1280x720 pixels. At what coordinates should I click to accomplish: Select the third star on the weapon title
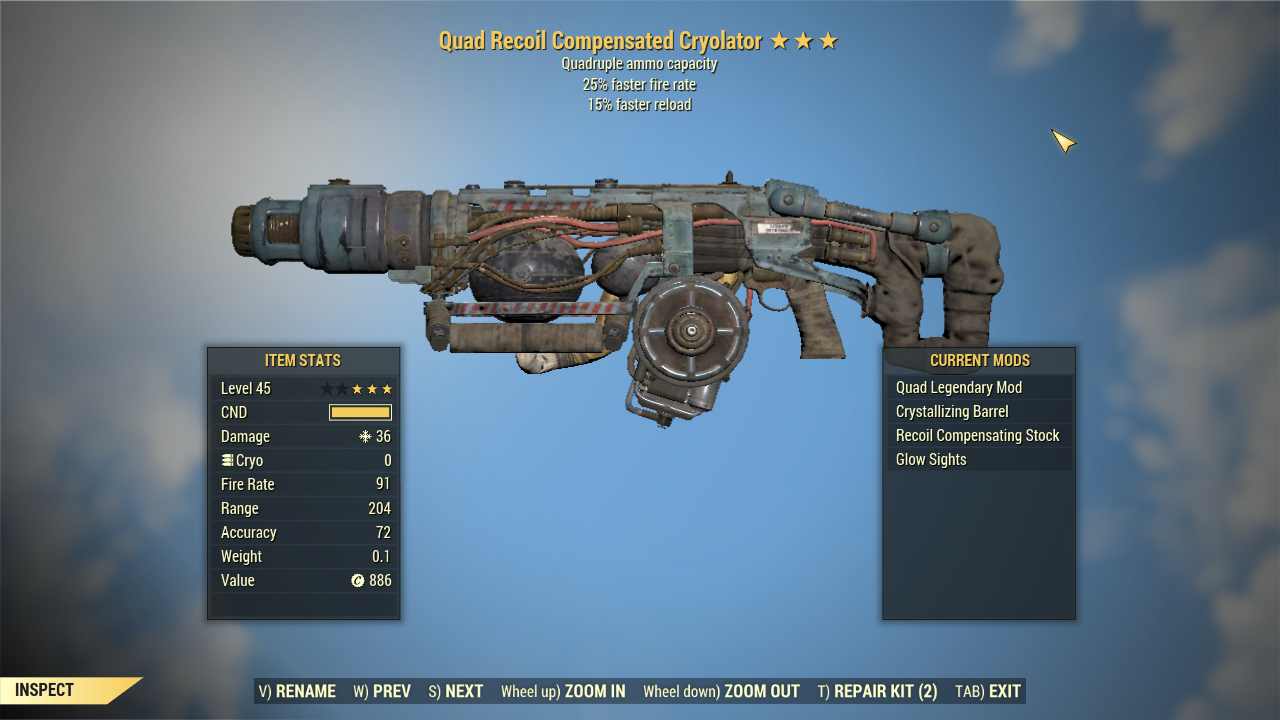829,41
